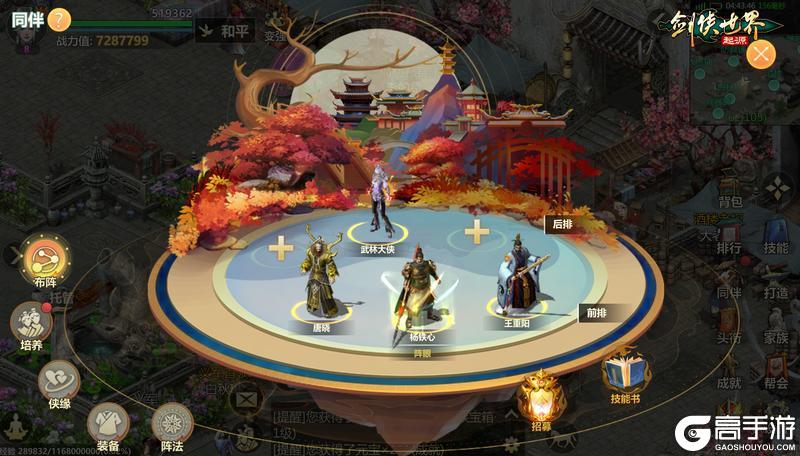Select the 阵法 tab

(x=172, y=424)
